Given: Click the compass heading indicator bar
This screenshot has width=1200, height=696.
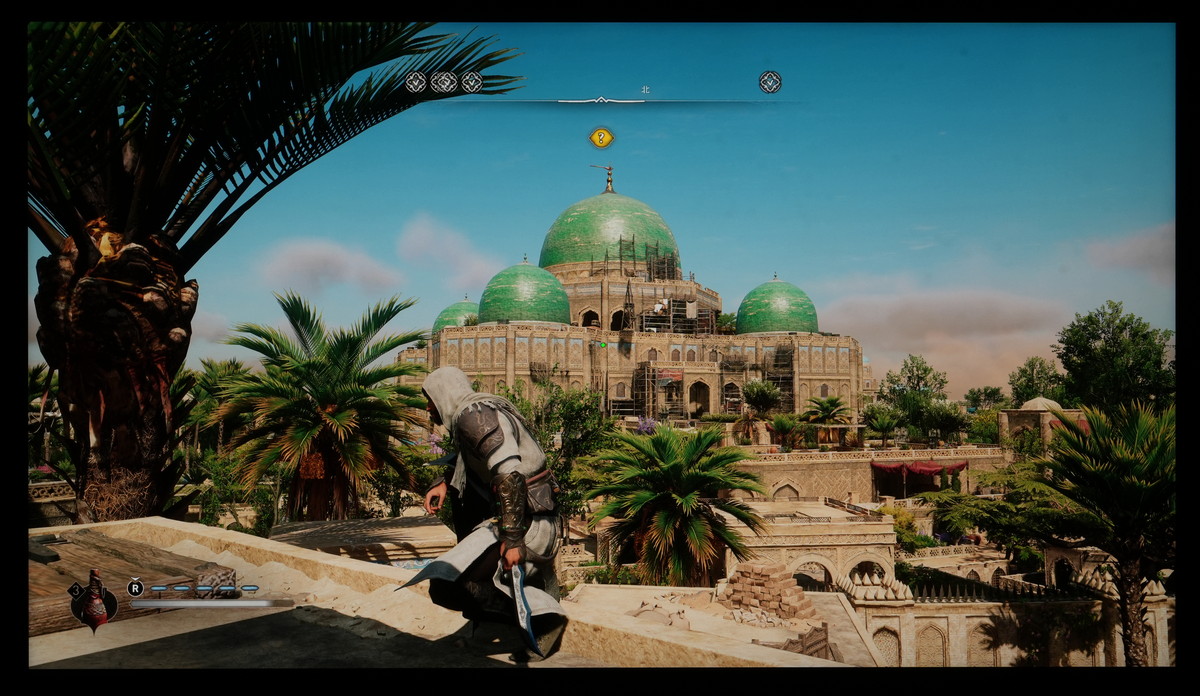Looking at the screenshot, I should (601, 100).
